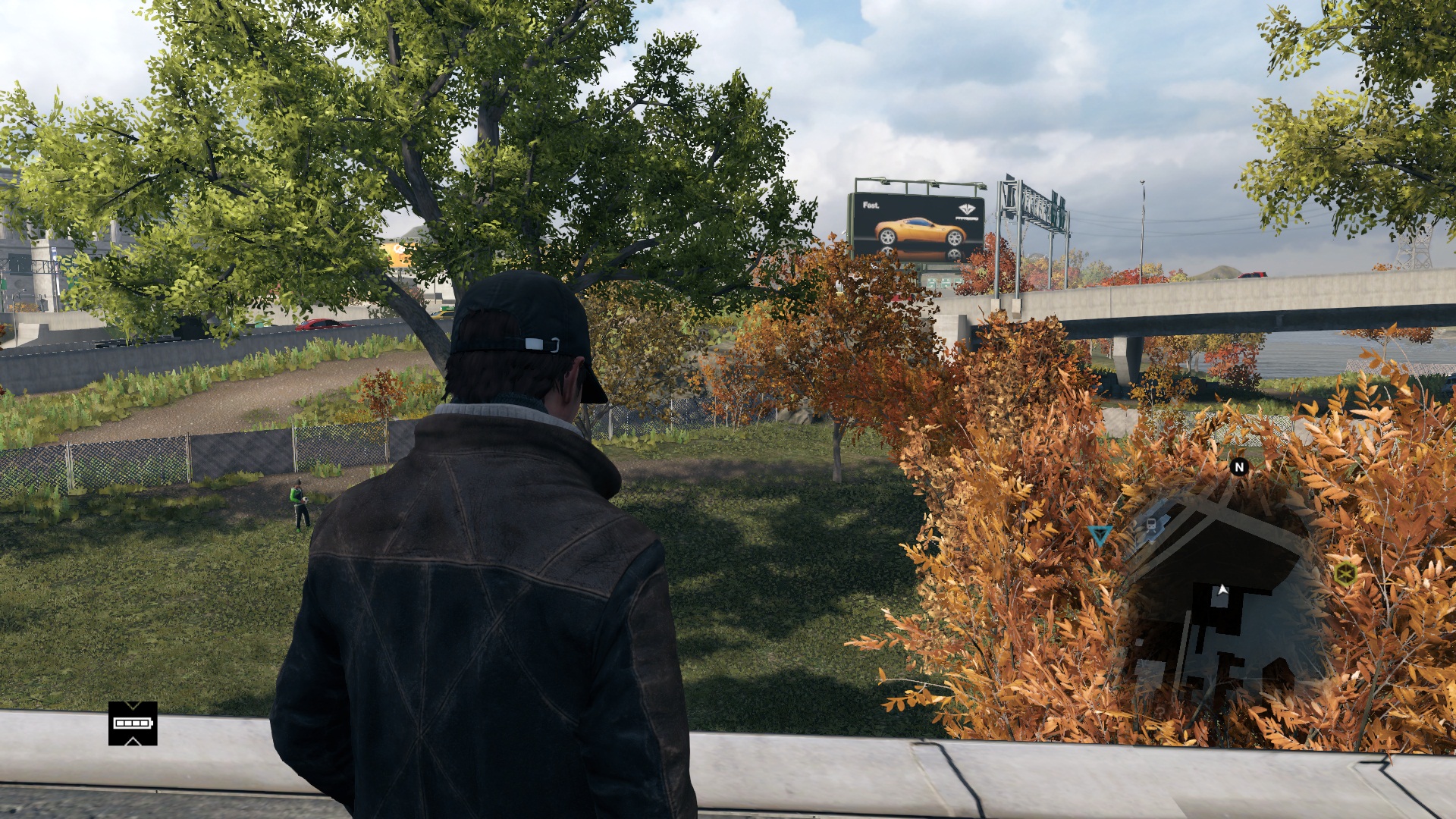The height and width of the screenshot is (819, 1456).
Task: Click the north compass indicator
Action: (1239, 467)
